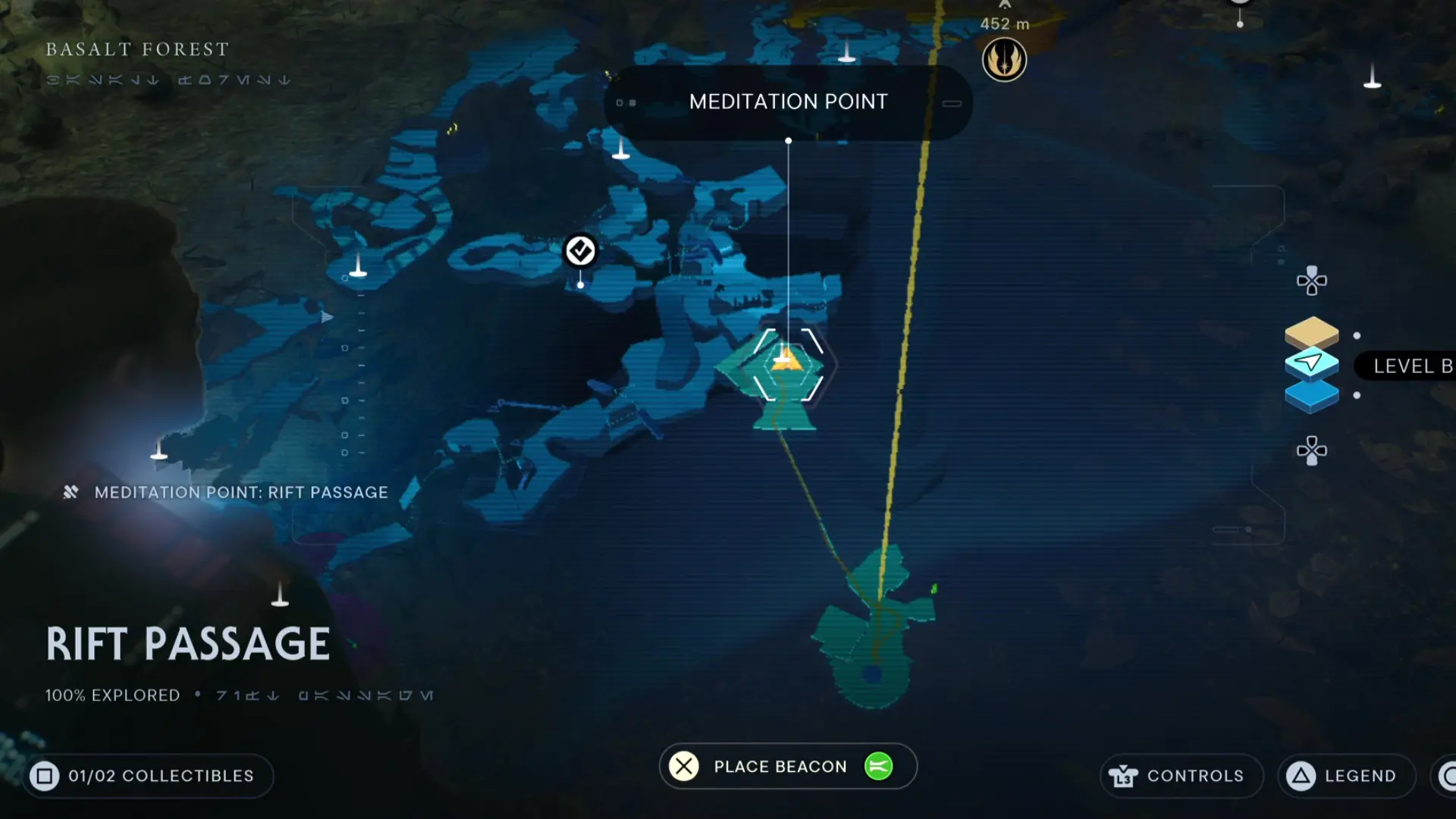Click the triangle icon next to LEGEND

coord(1302,776)
